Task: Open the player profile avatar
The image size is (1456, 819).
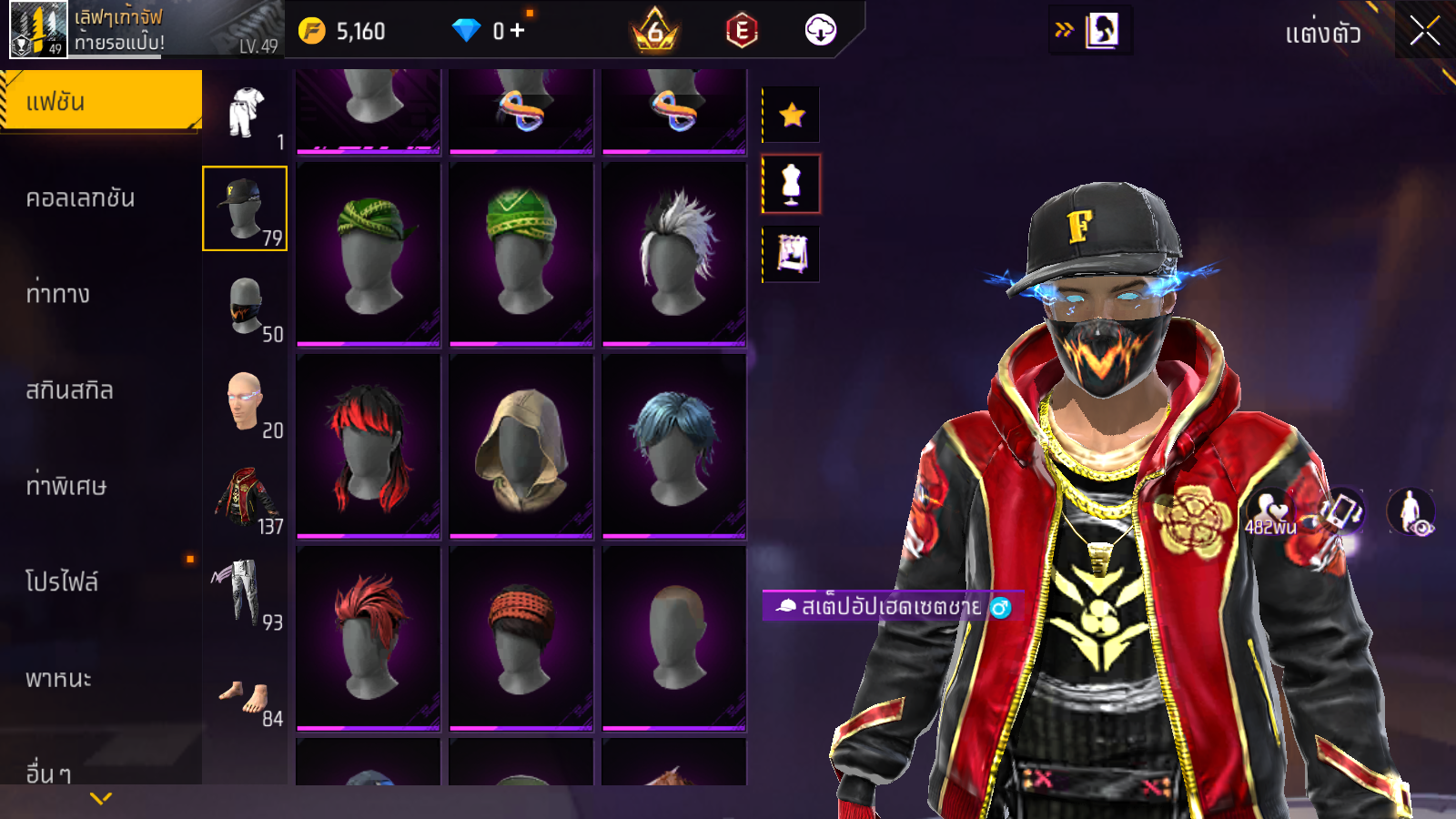Action: pyautogui.click(x=38, y=29)
